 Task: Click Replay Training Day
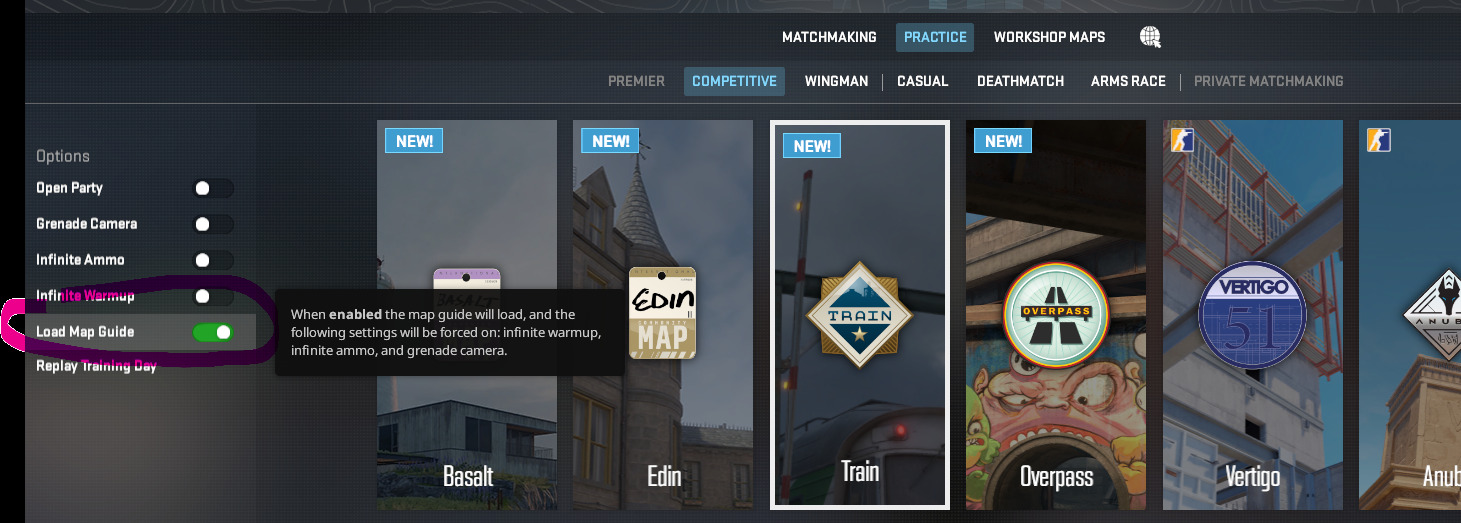coord(96,366)
